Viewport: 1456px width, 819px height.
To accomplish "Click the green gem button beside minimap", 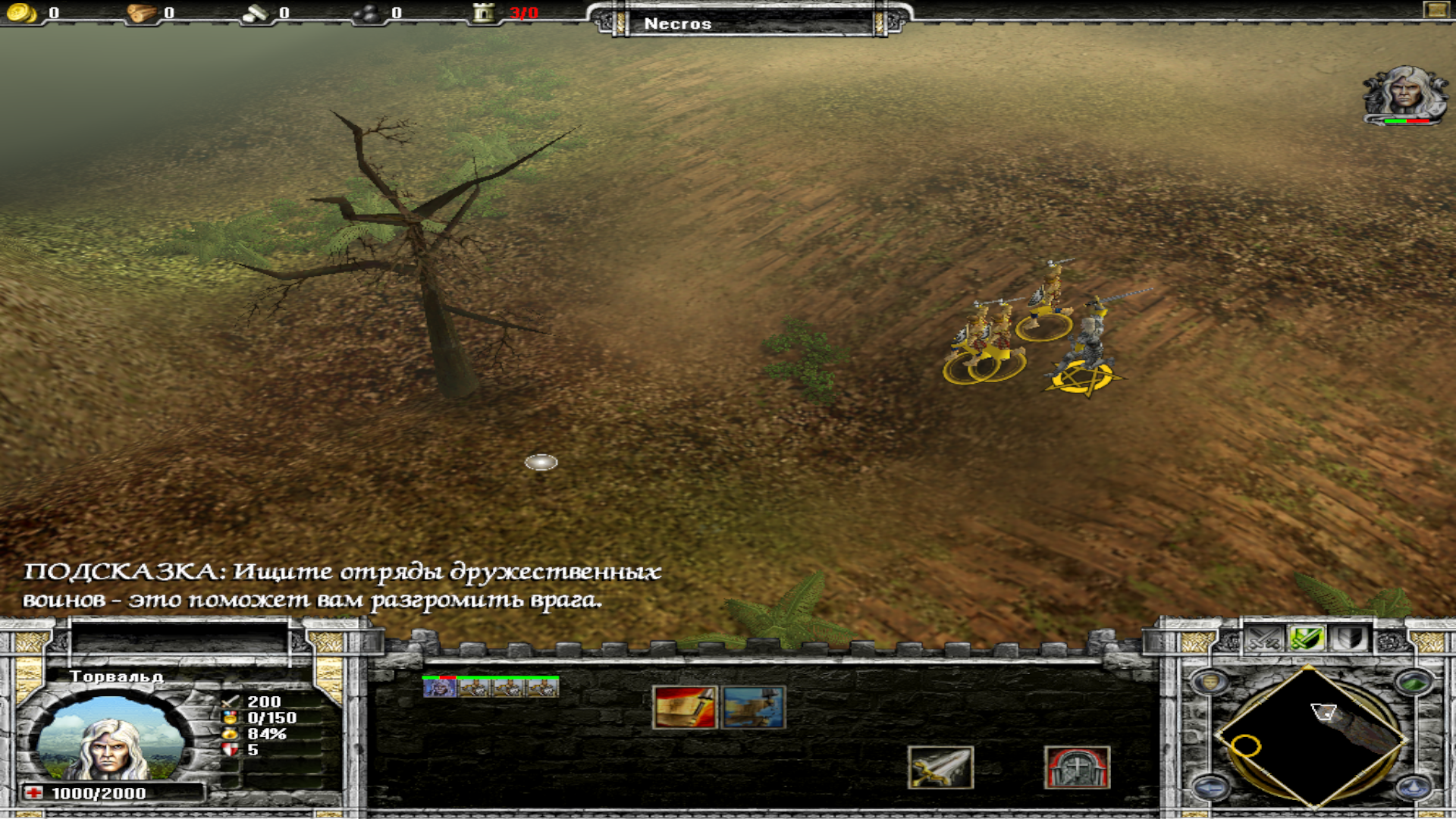I will (1412, 682).
